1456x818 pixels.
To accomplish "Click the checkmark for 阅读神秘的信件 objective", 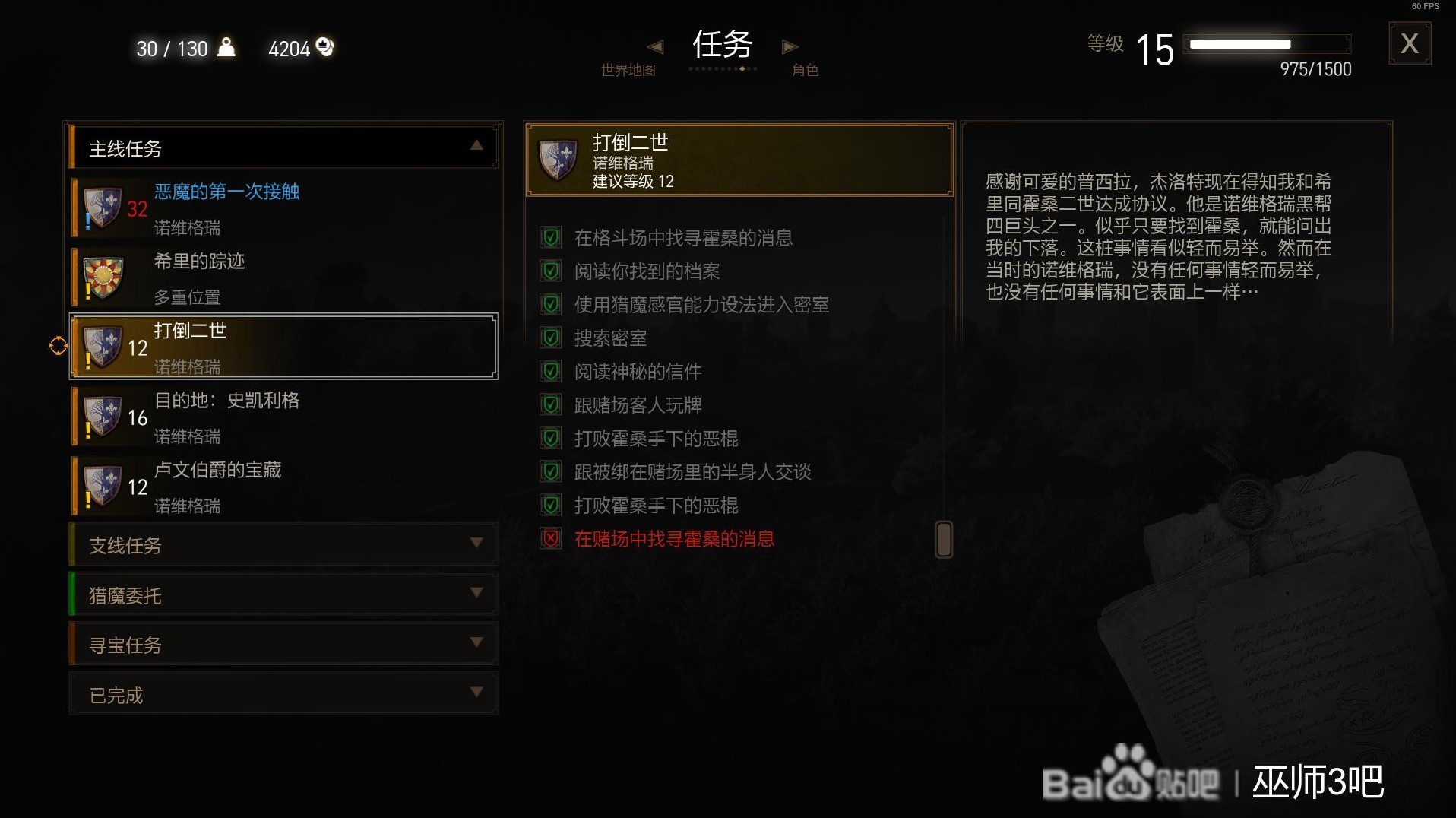I will pyautogui.click(x=550, y=371).
